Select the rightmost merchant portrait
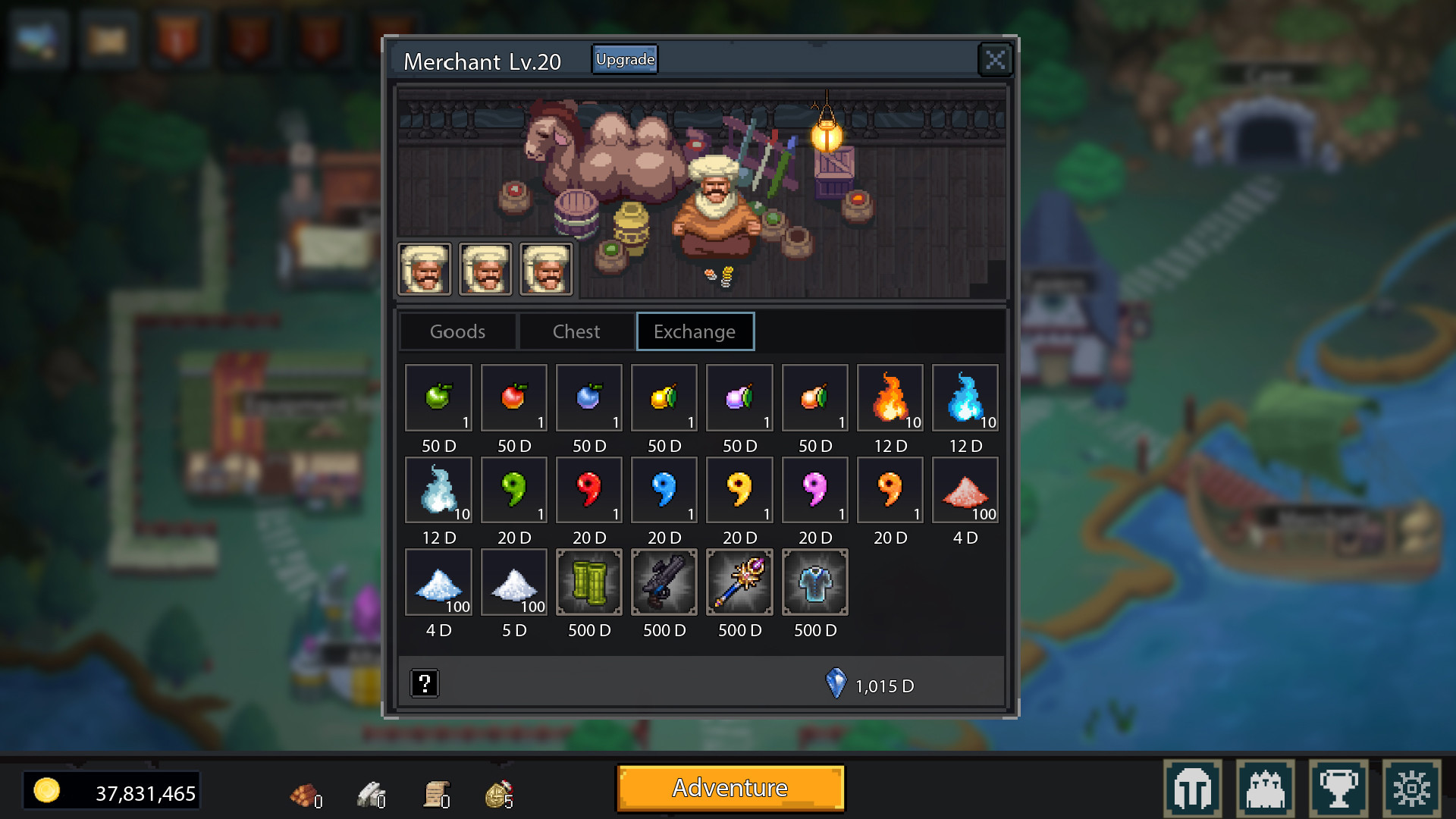The height and width of the screenshot is (819, 1456). pos(545,268)
